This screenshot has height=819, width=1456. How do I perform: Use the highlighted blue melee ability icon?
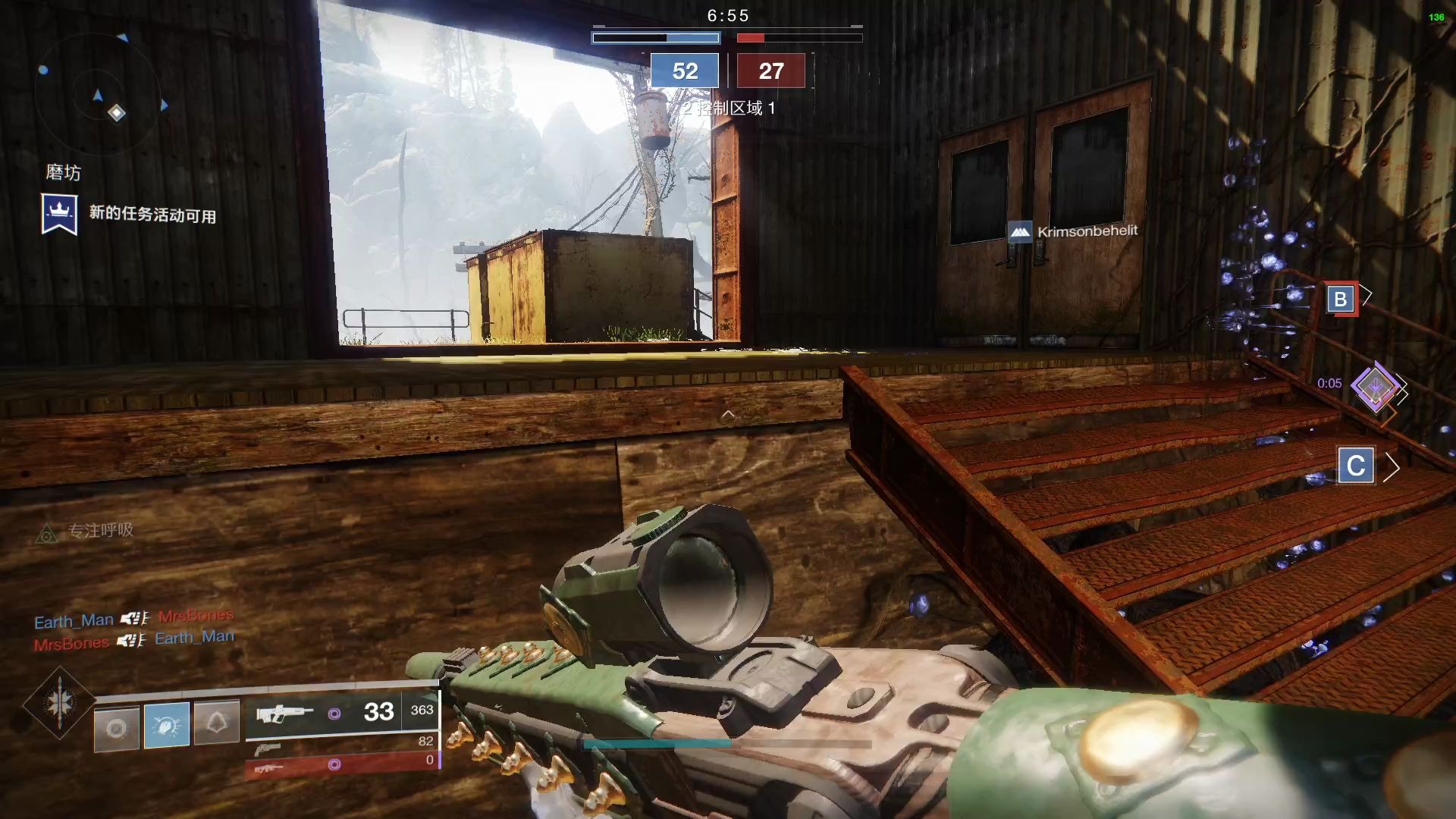[x=167, y=725]
